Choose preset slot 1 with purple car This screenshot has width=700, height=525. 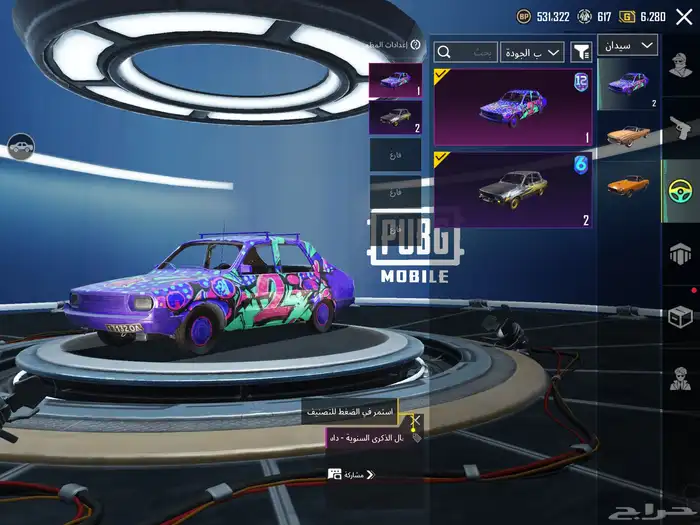click(x=395, y=81)
